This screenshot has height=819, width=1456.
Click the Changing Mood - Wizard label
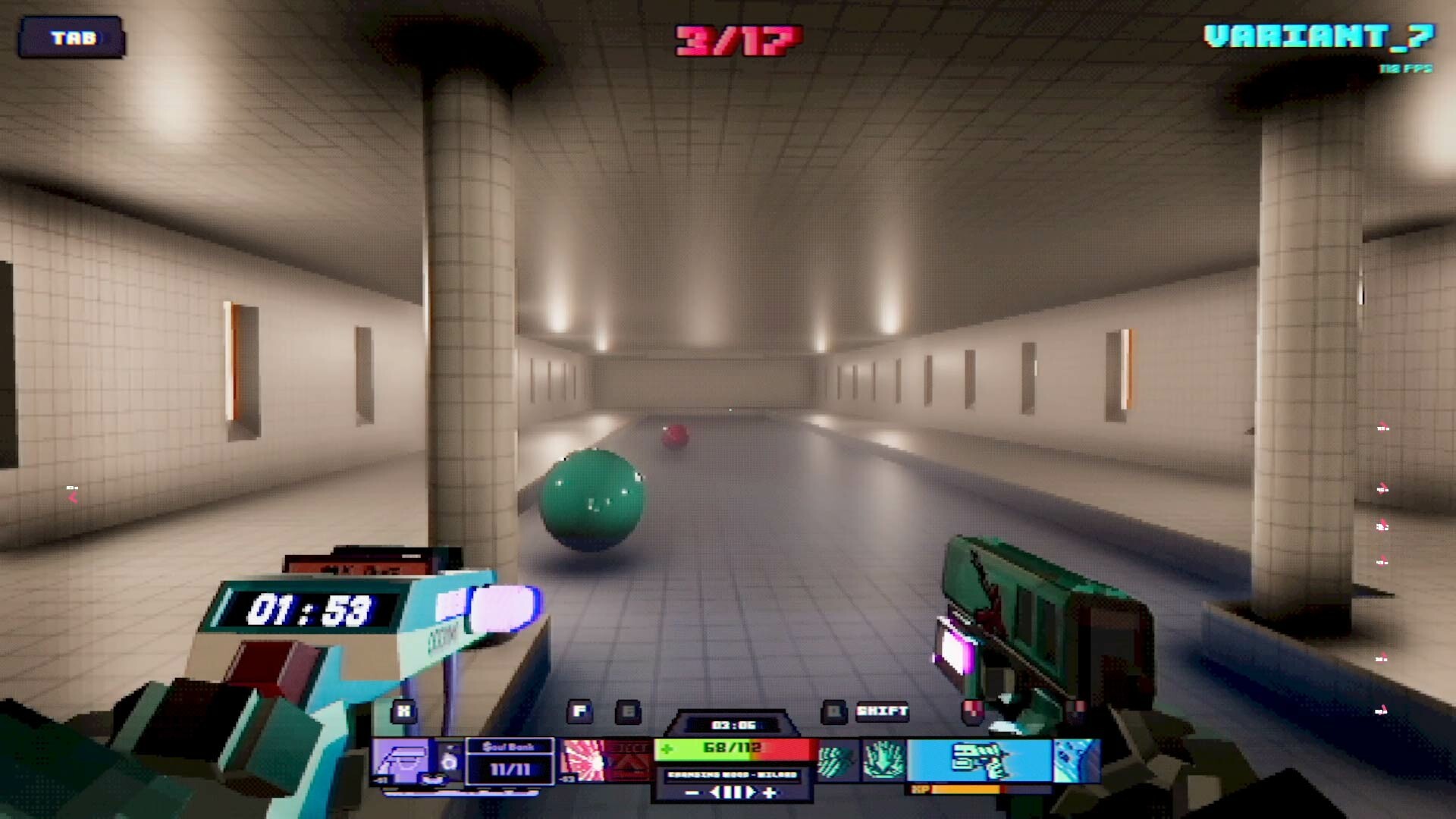(x=730, y=773)
